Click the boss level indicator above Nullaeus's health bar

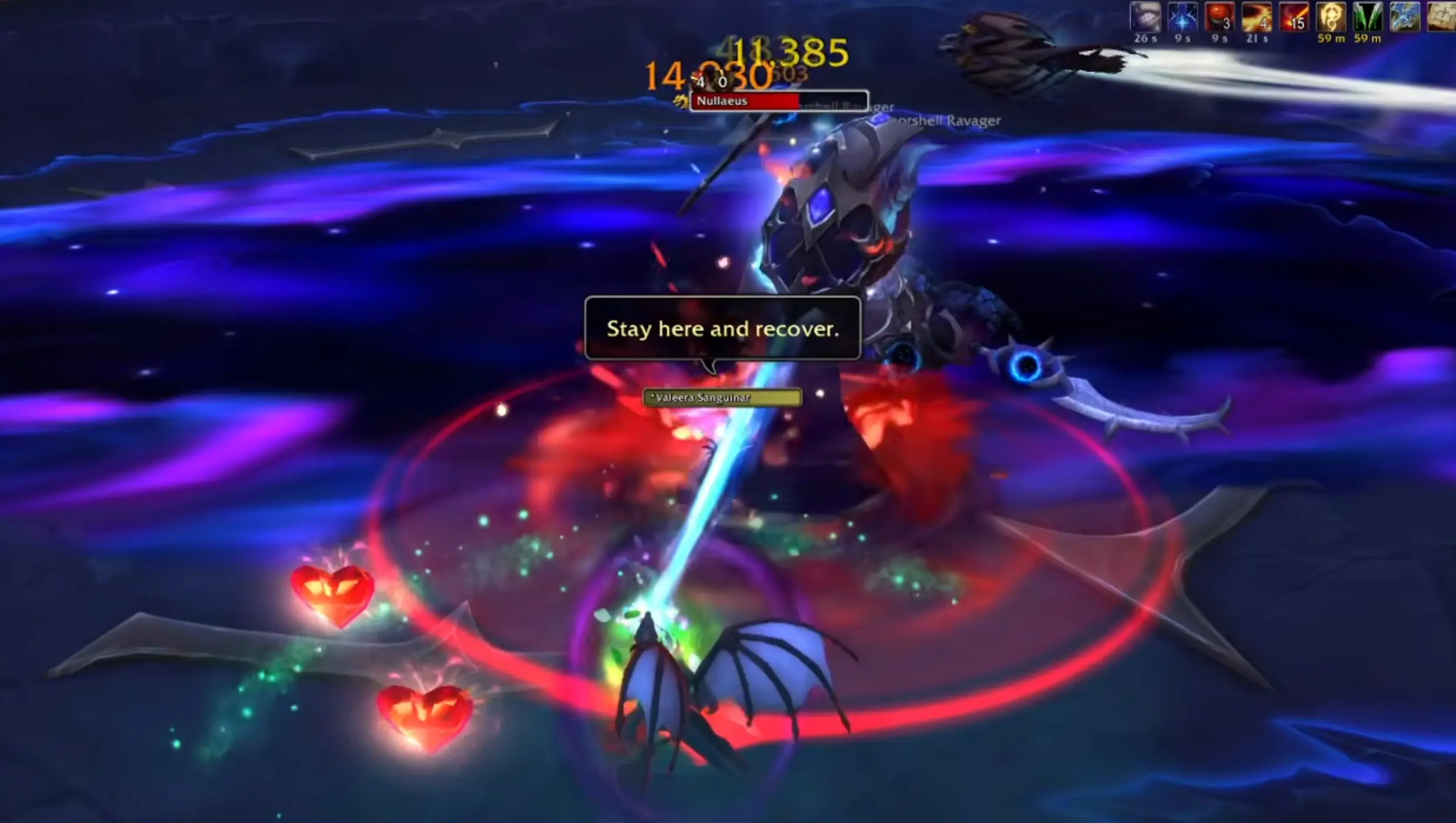(709, 82)
